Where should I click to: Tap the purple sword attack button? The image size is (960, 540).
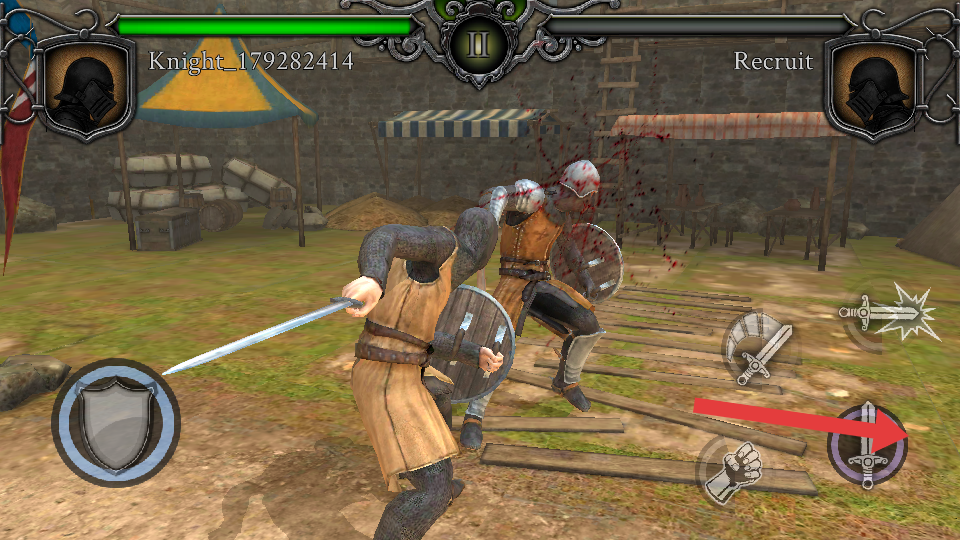tap(867, 445)
